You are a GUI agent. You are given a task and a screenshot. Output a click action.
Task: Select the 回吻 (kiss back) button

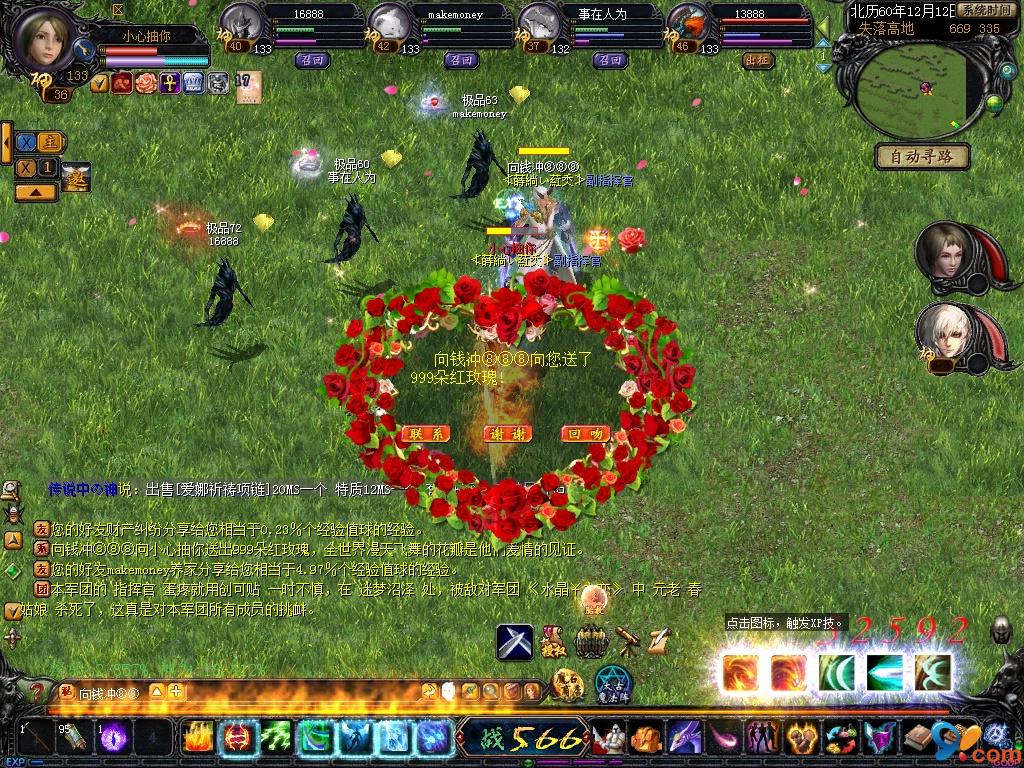pyautogui.click(x=587, y=434)
